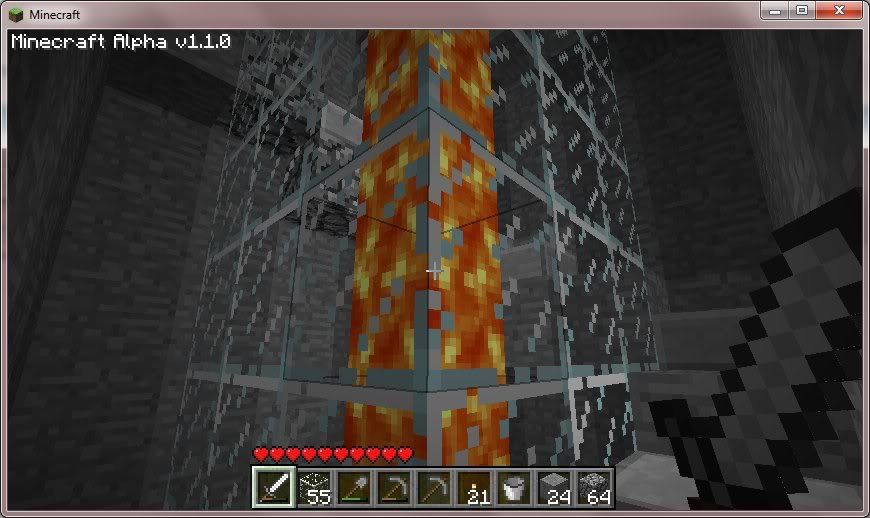The width and height of the screenshot is (870, 518).
Task: Select the torch stack of 21
Action: (473, 487)
